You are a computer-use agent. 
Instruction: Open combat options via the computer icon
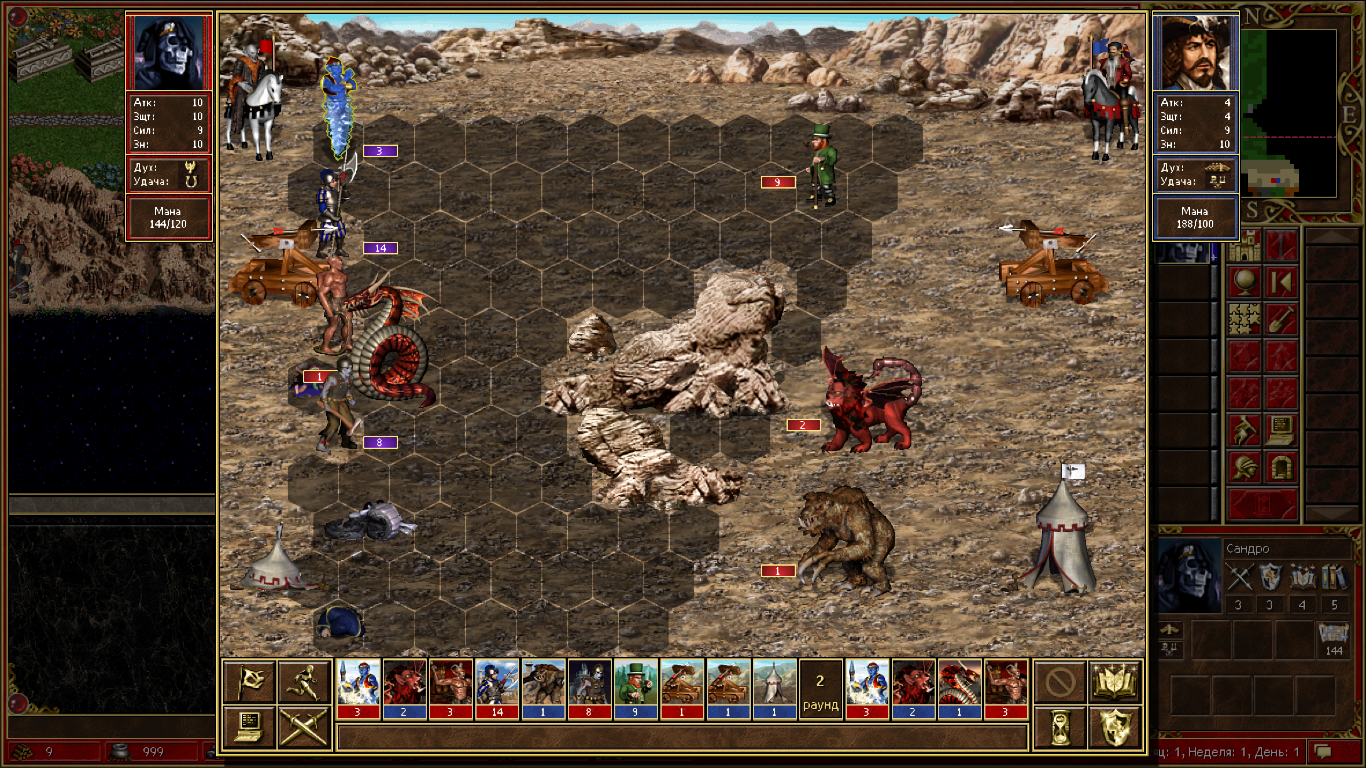[x=249, y=727]
